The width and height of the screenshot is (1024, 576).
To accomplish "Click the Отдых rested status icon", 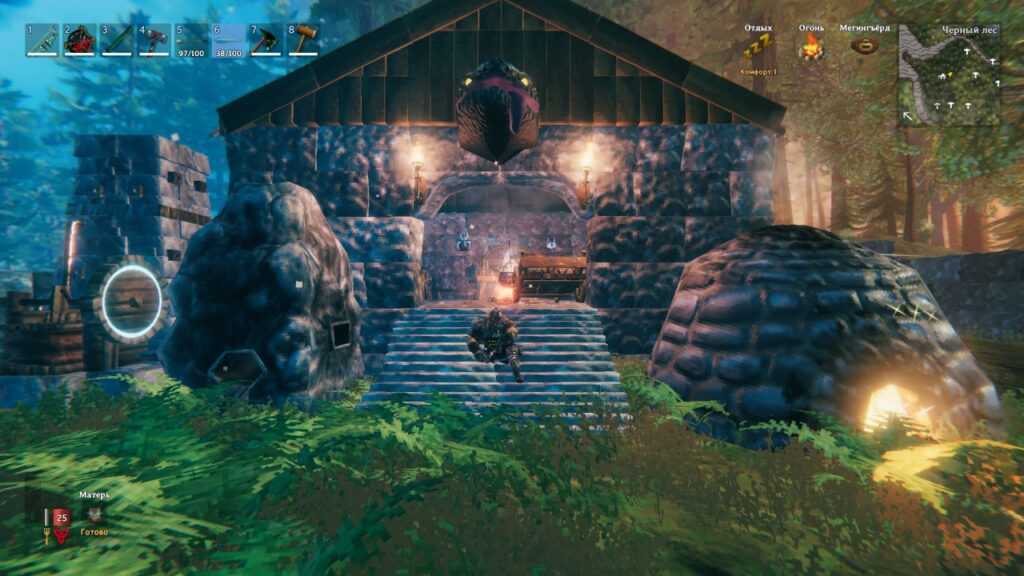I will pyautogui.click(x=757, y=46).
